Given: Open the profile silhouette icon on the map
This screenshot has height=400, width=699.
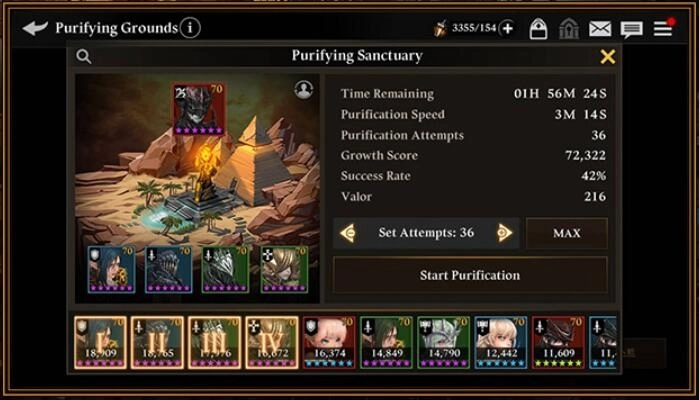Looking at the screenshot, I should click(304, 90).
